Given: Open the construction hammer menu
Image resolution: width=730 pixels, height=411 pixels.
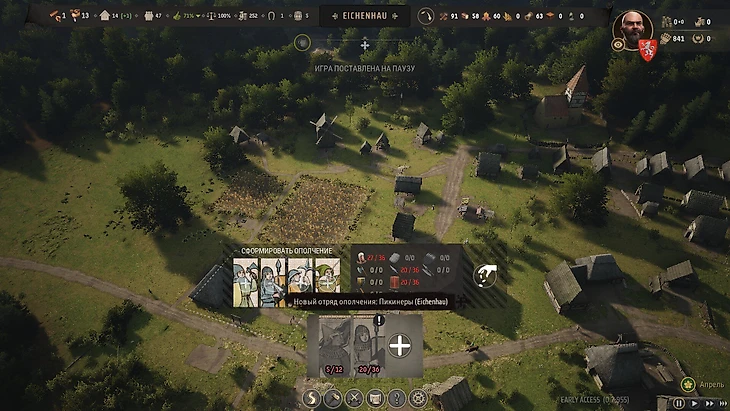Looking at the screenshot, I should (334, 398).
